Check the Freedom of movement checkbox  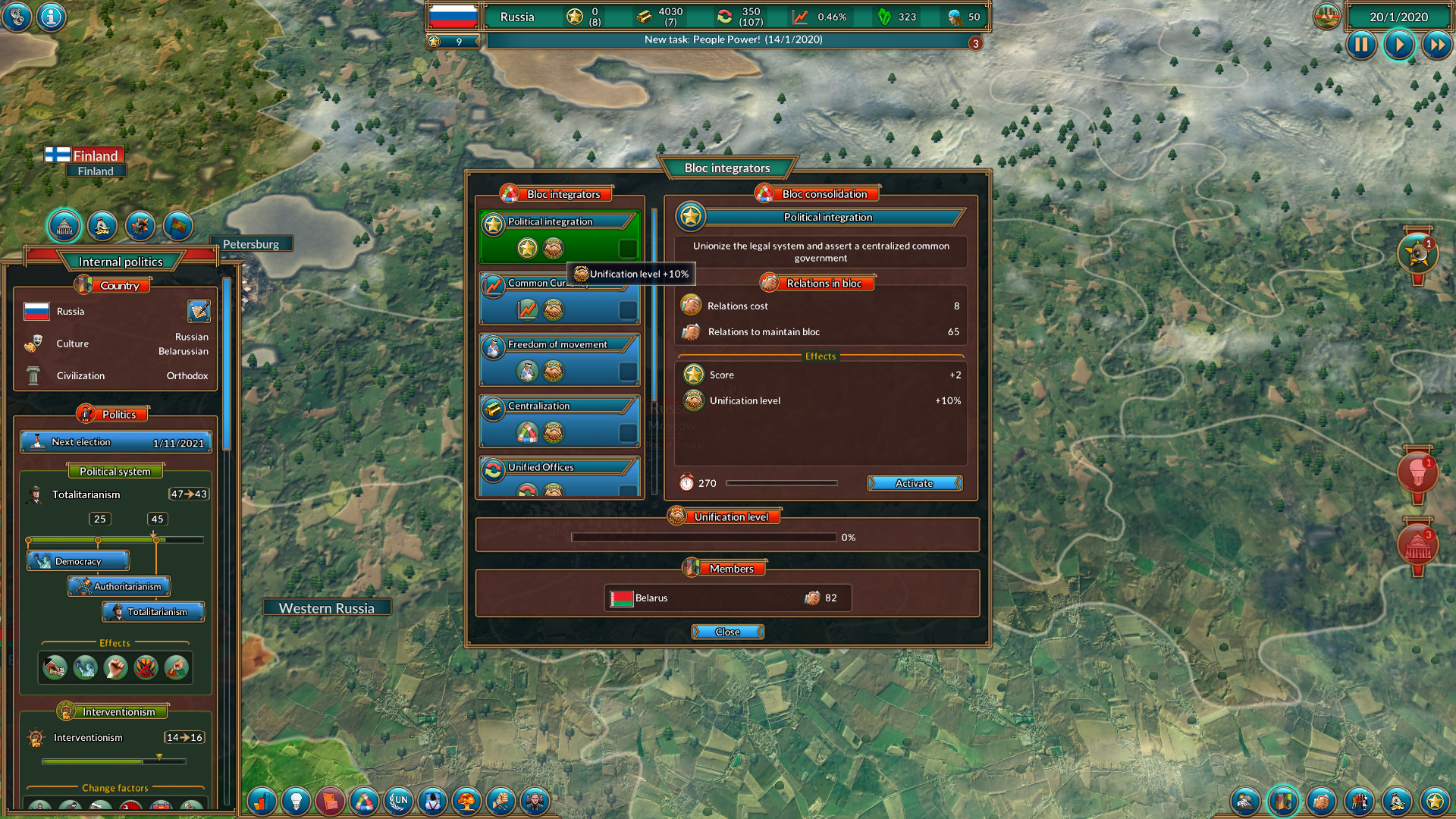point(627,371)
